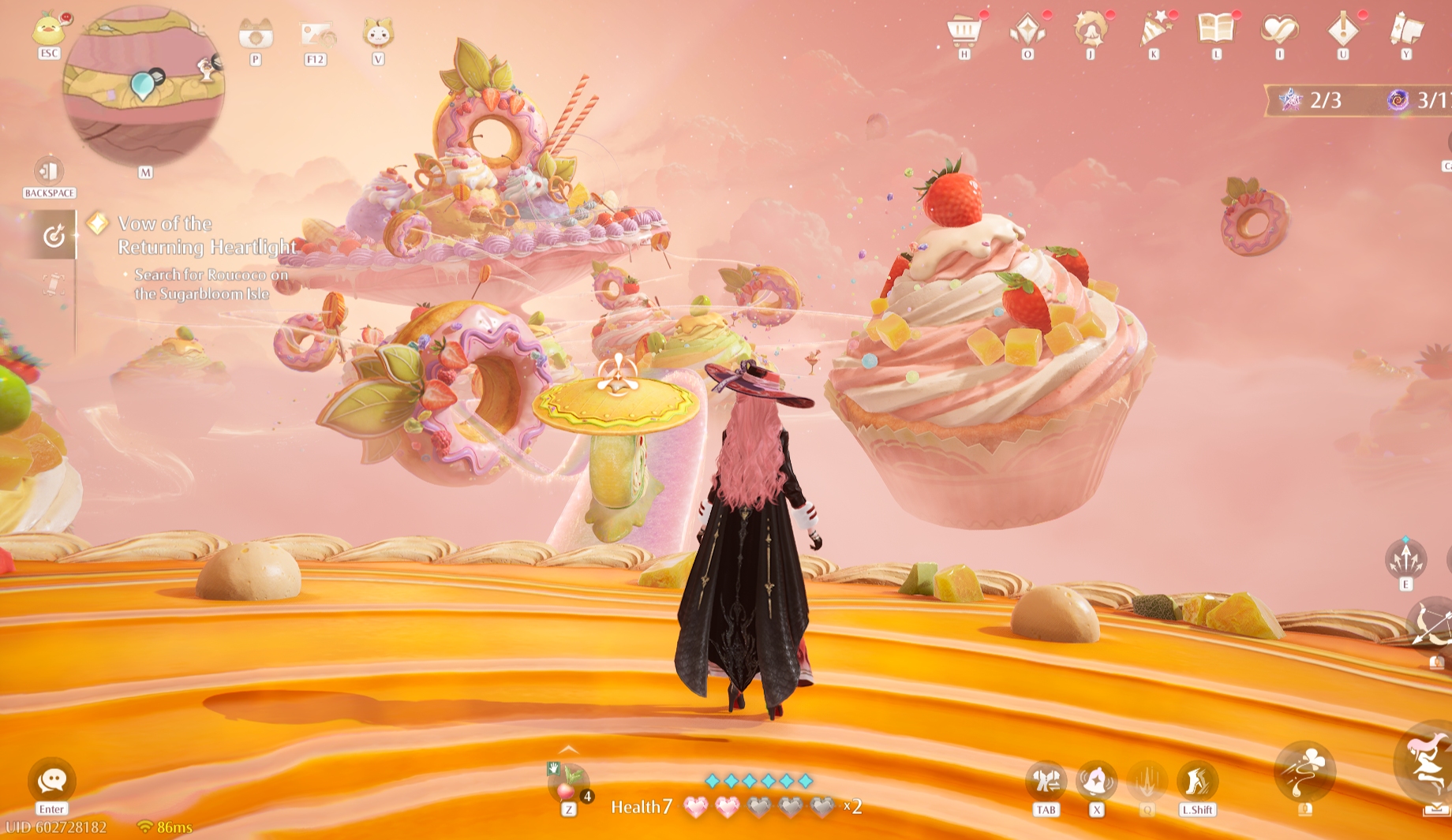Screen dimensions: 1452x840
Task: Open the heart with ribbon icon
Action: click(x=1279, y=30)
